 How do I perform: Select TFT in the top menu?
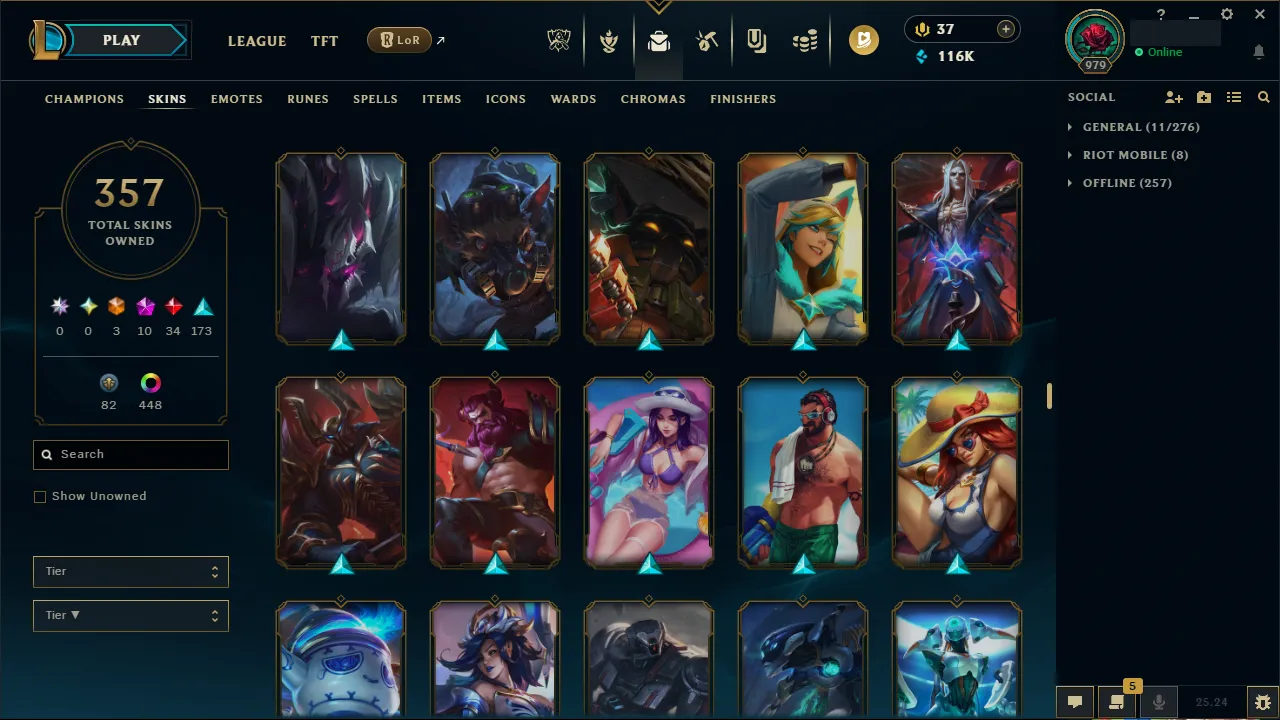point(324,41)
